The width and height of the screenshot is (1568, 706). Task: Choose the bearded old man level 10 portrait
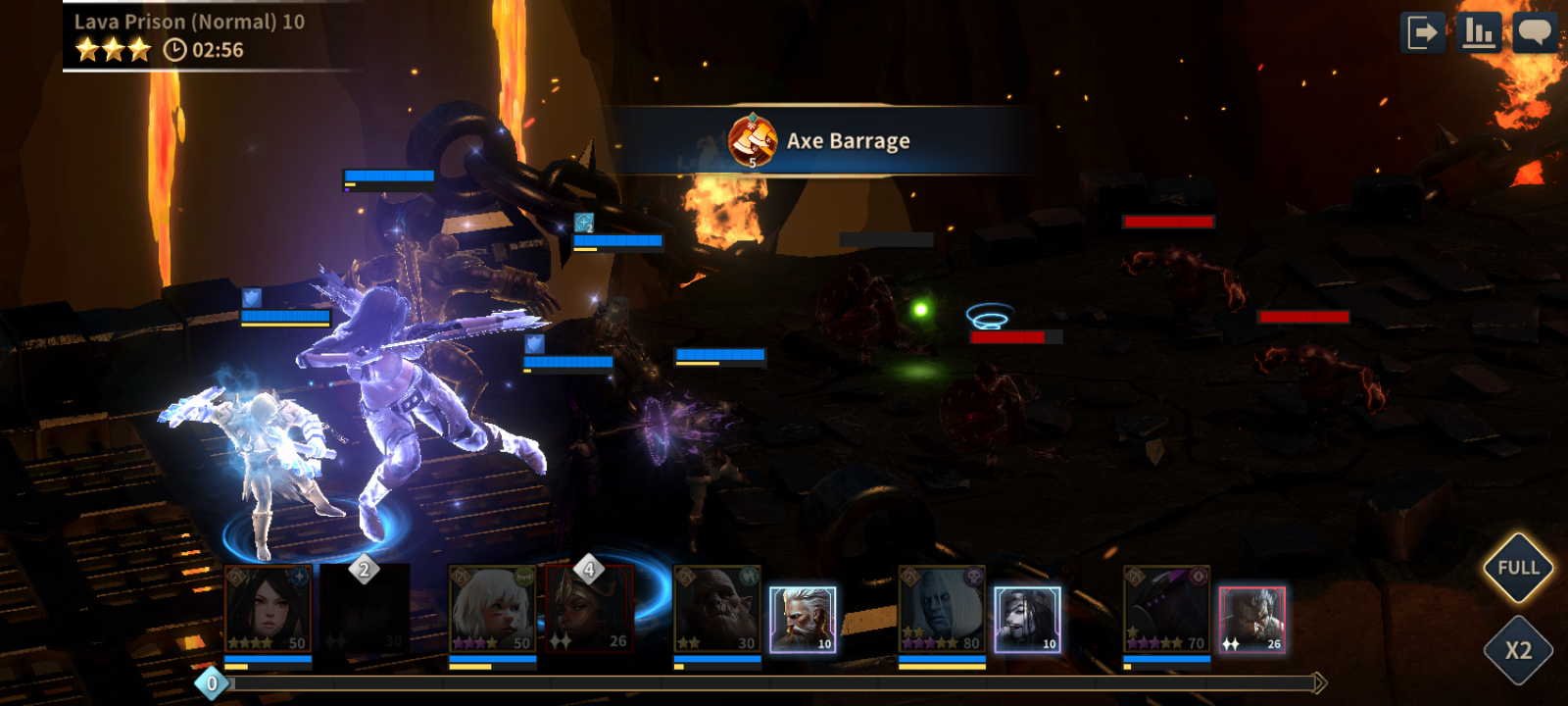click(x=803, y=620)
